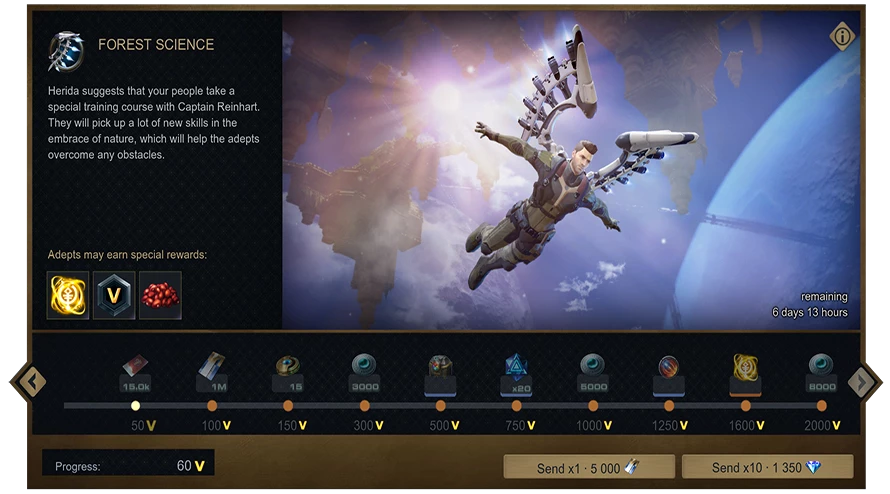The height and width of the screenshot is (494, 890).
Task: Inspect the V hexagon badge reward
Action: tap(114, 295)
